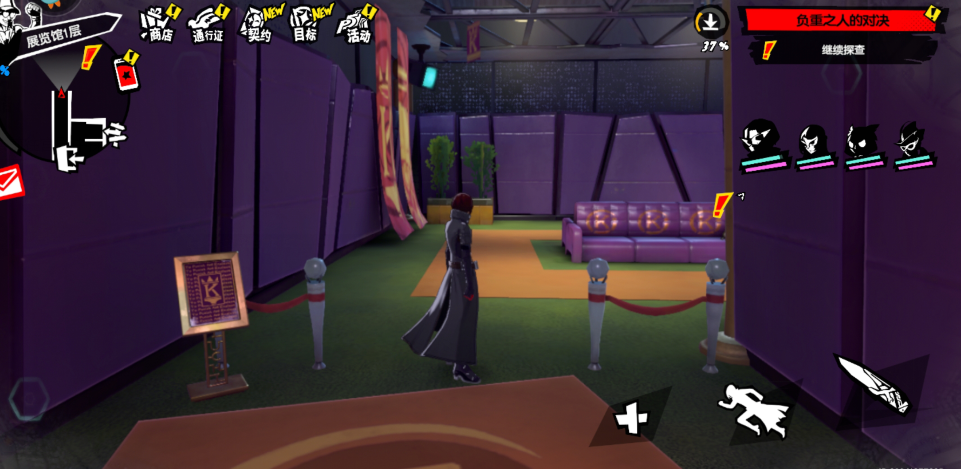Open the 活动 events menu
Screen dimensions: 961x469
(x=356, y=24)
